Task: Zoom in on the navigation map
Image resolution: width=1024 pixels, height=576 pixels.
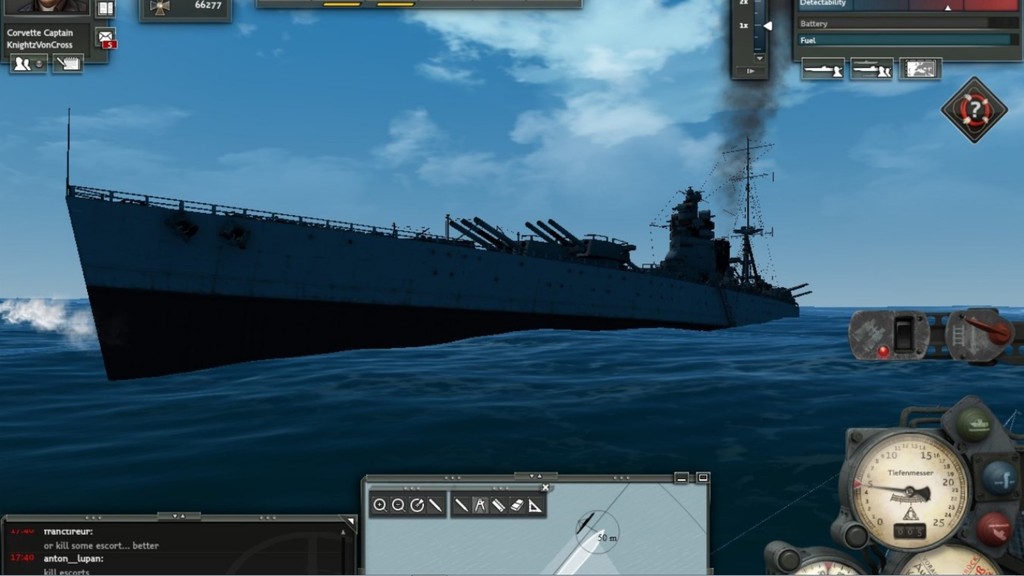Action: [380, 506]
